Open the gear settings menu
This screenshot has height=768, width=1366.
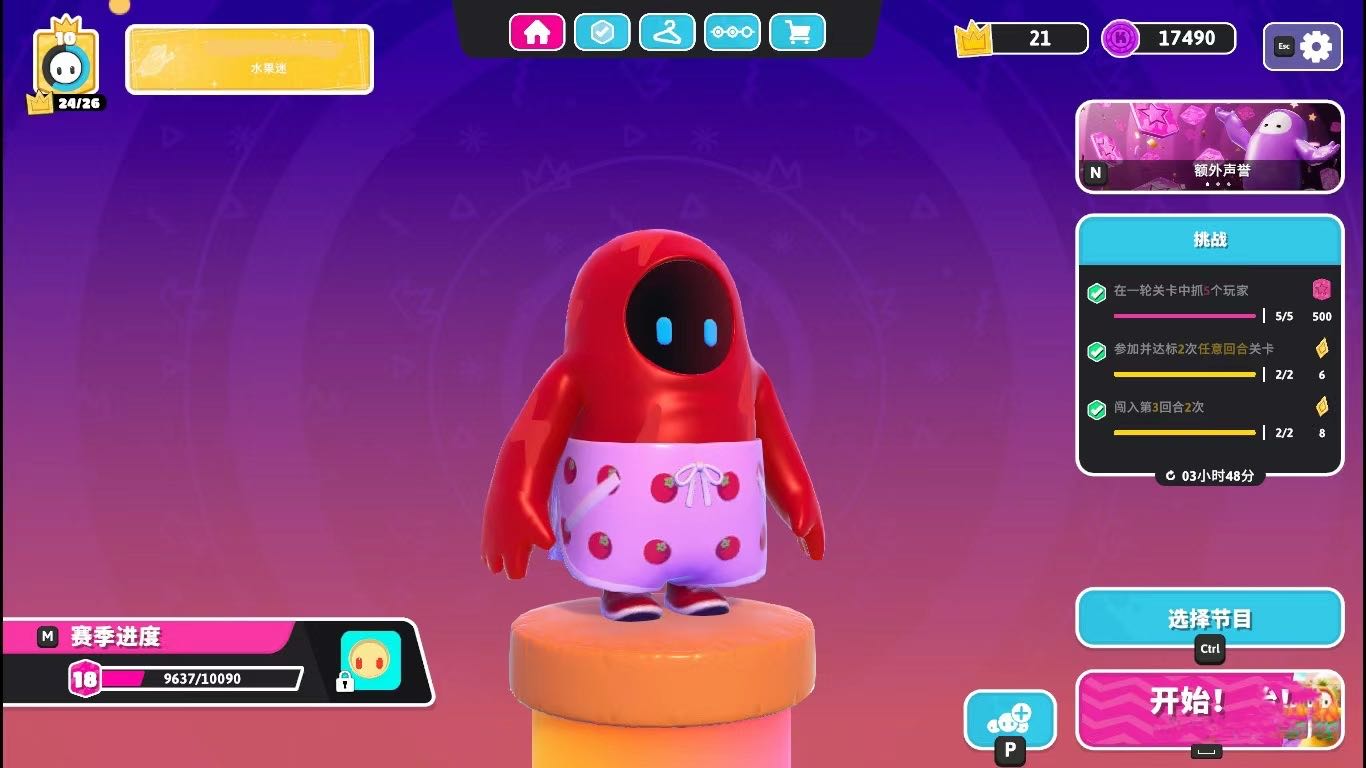1303,47
